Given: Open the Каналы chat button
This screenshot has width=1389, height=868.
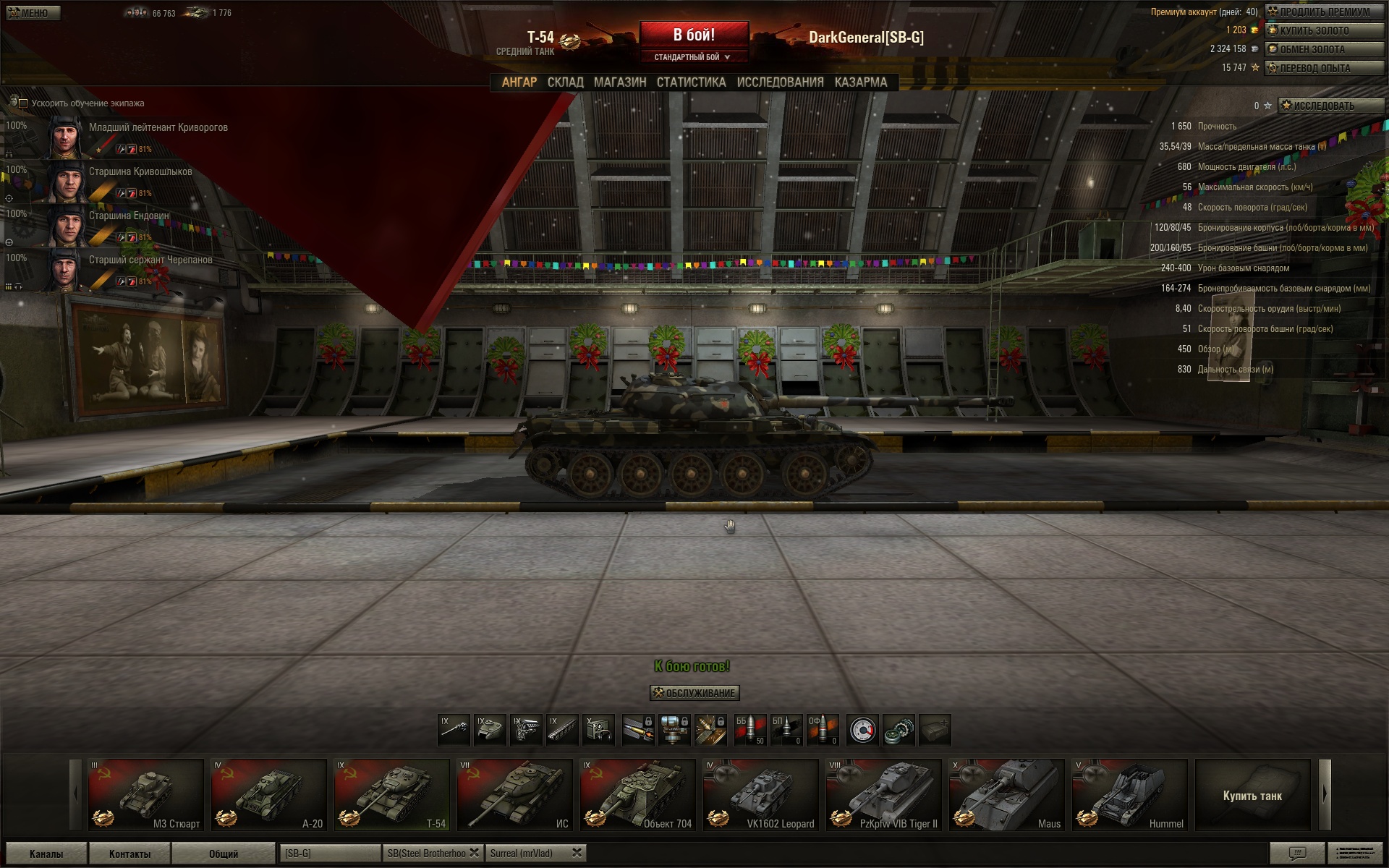Looking at the screenshot, I should coord(46,854).
